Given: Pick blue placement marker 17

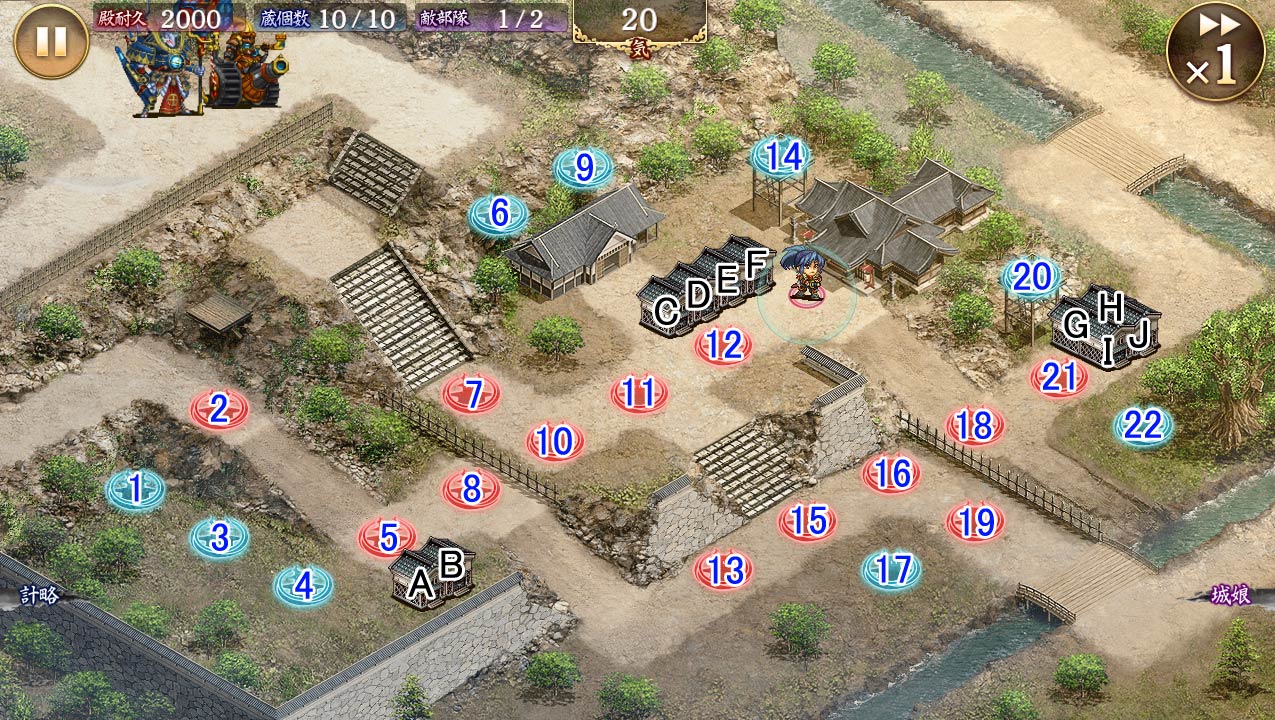Looking at the screenshot, I should coord(891,570).
